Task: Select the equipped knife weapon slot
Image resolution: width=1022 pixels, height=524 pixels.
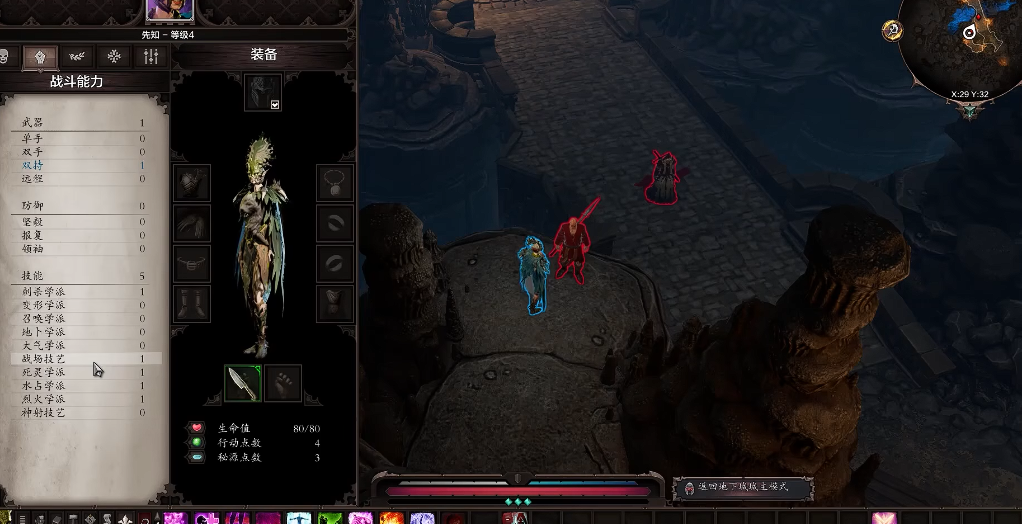Action: [242, 382]
